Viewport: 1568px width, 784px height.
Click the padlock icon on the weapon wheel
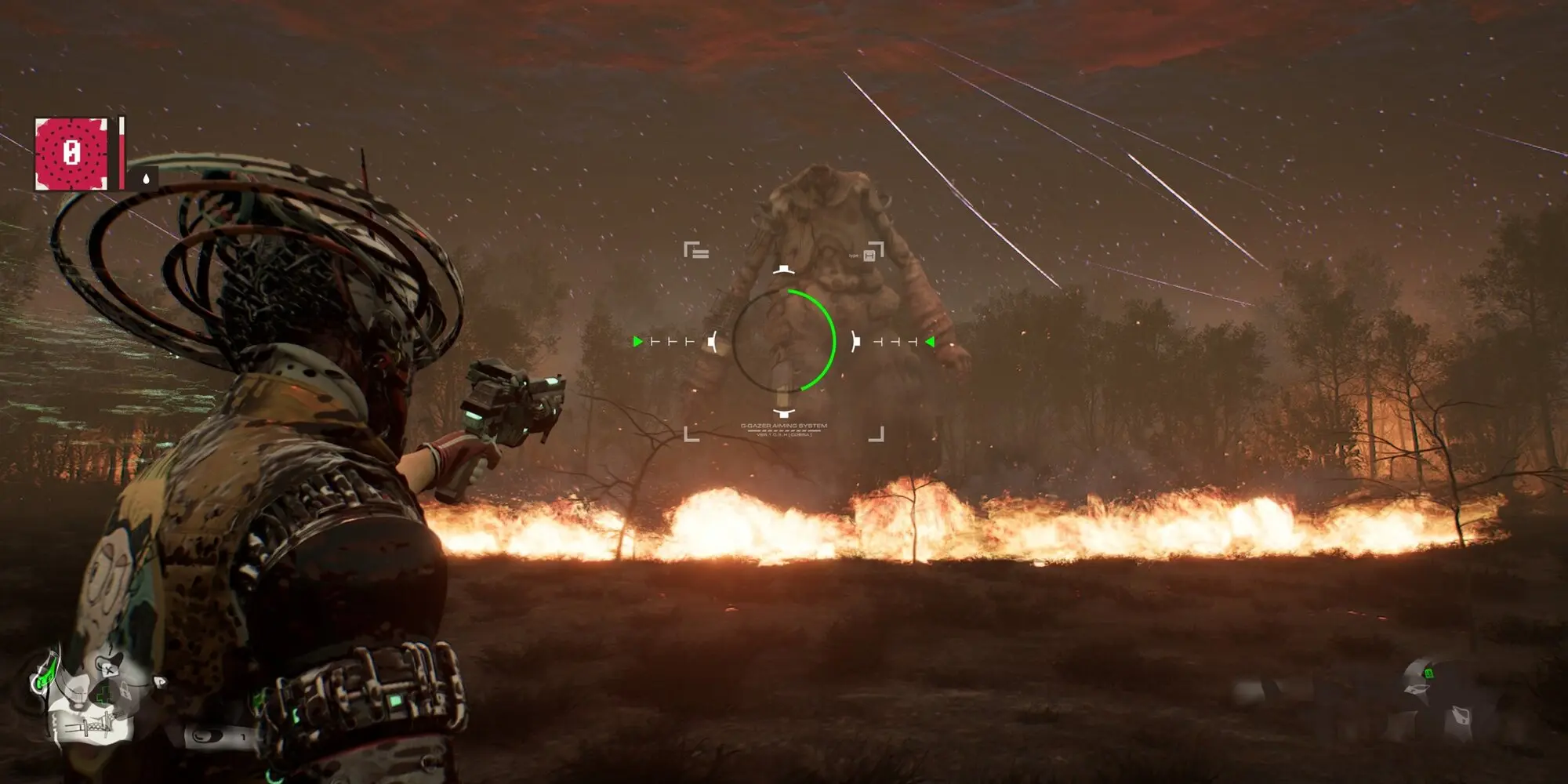pyautogui.click(x=125, y=691)
